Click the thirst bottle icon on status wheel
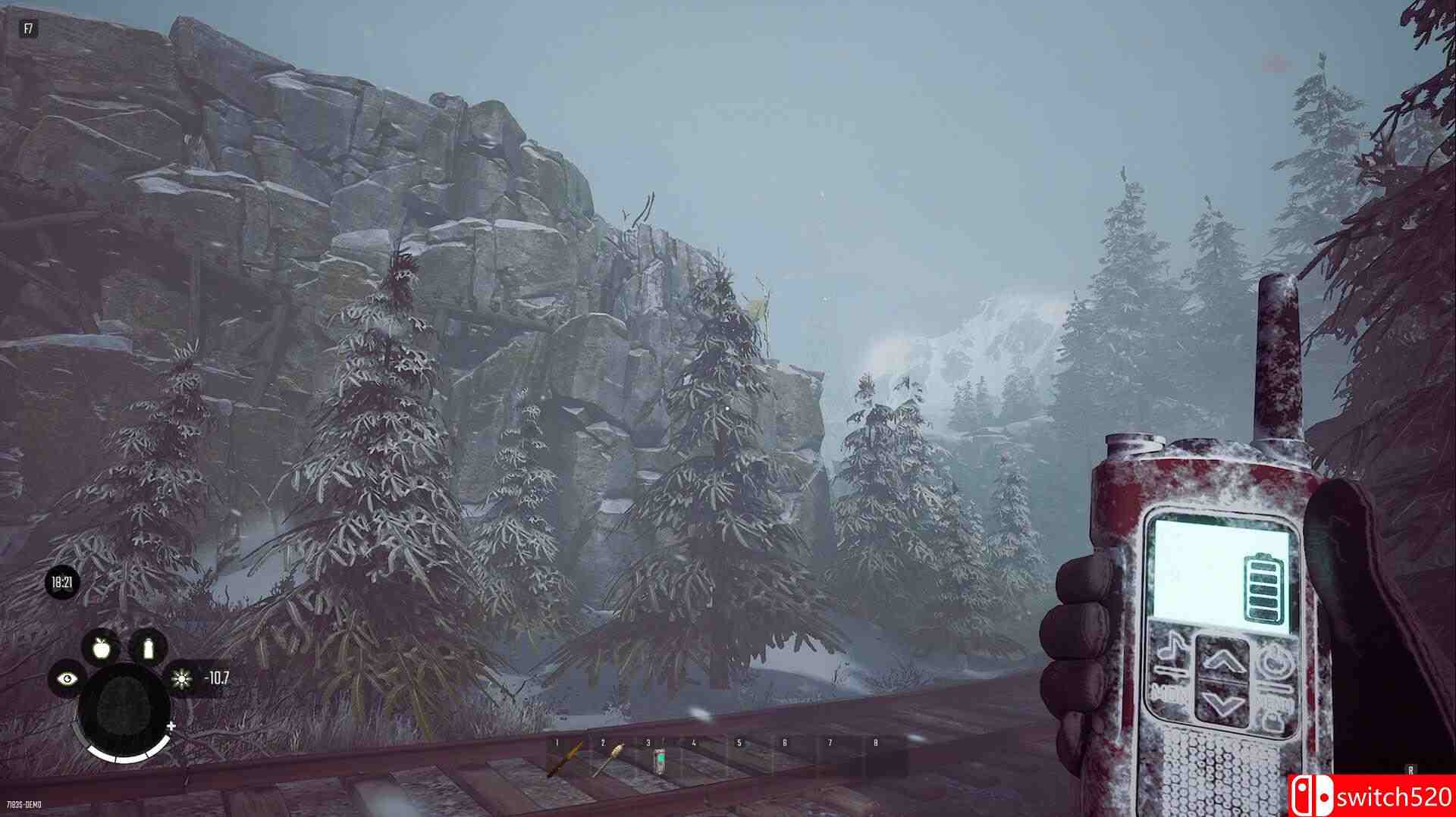Screen dimensions: 1456x817 coord(149,650)
